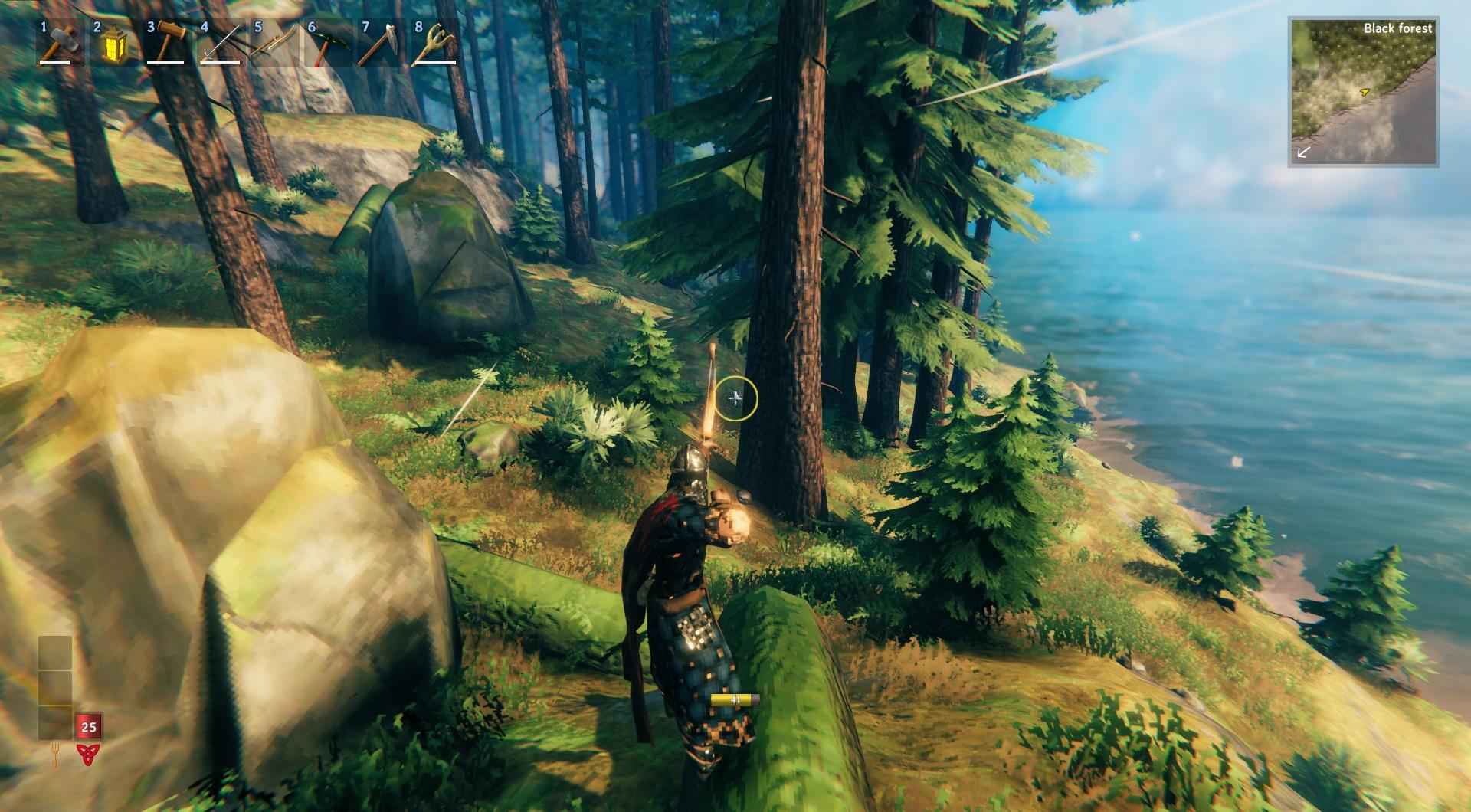The image size is (1471, 812).
Task: Equip the bow from the hotbar
Action: (x=274, y=43)
